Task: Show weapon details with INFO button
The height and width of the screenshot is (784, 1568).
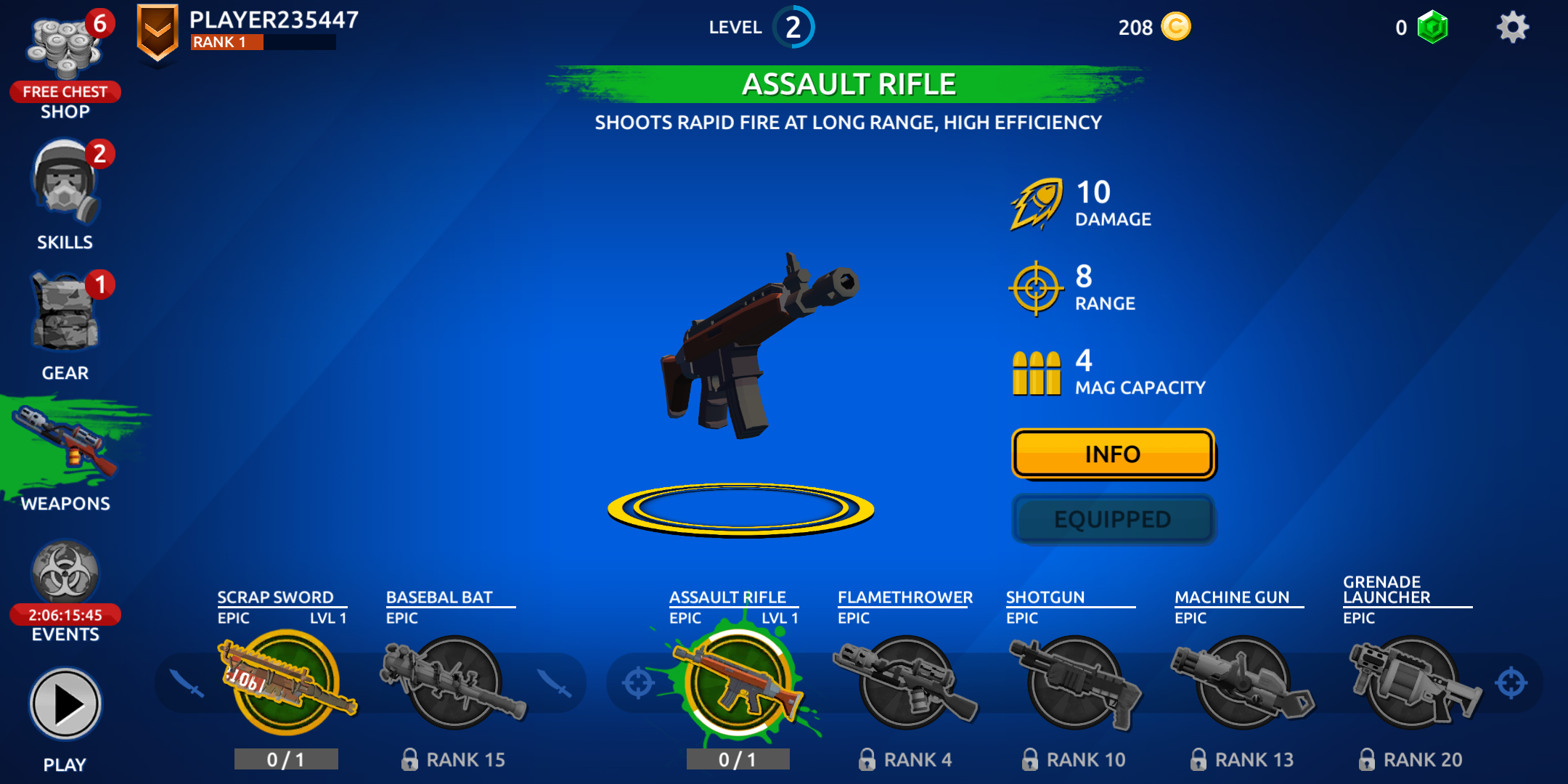Action: [1113, 454]
